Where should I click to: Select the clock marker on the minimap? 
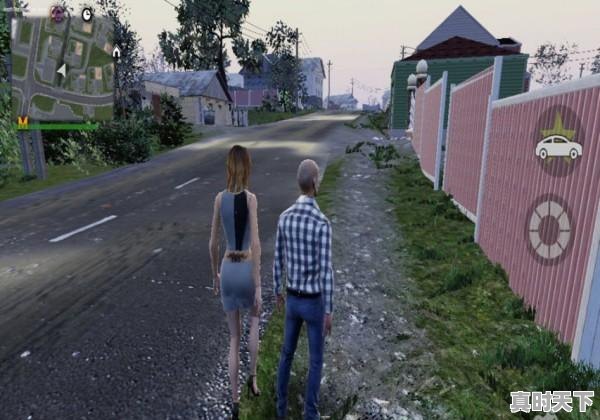[86, 15]
